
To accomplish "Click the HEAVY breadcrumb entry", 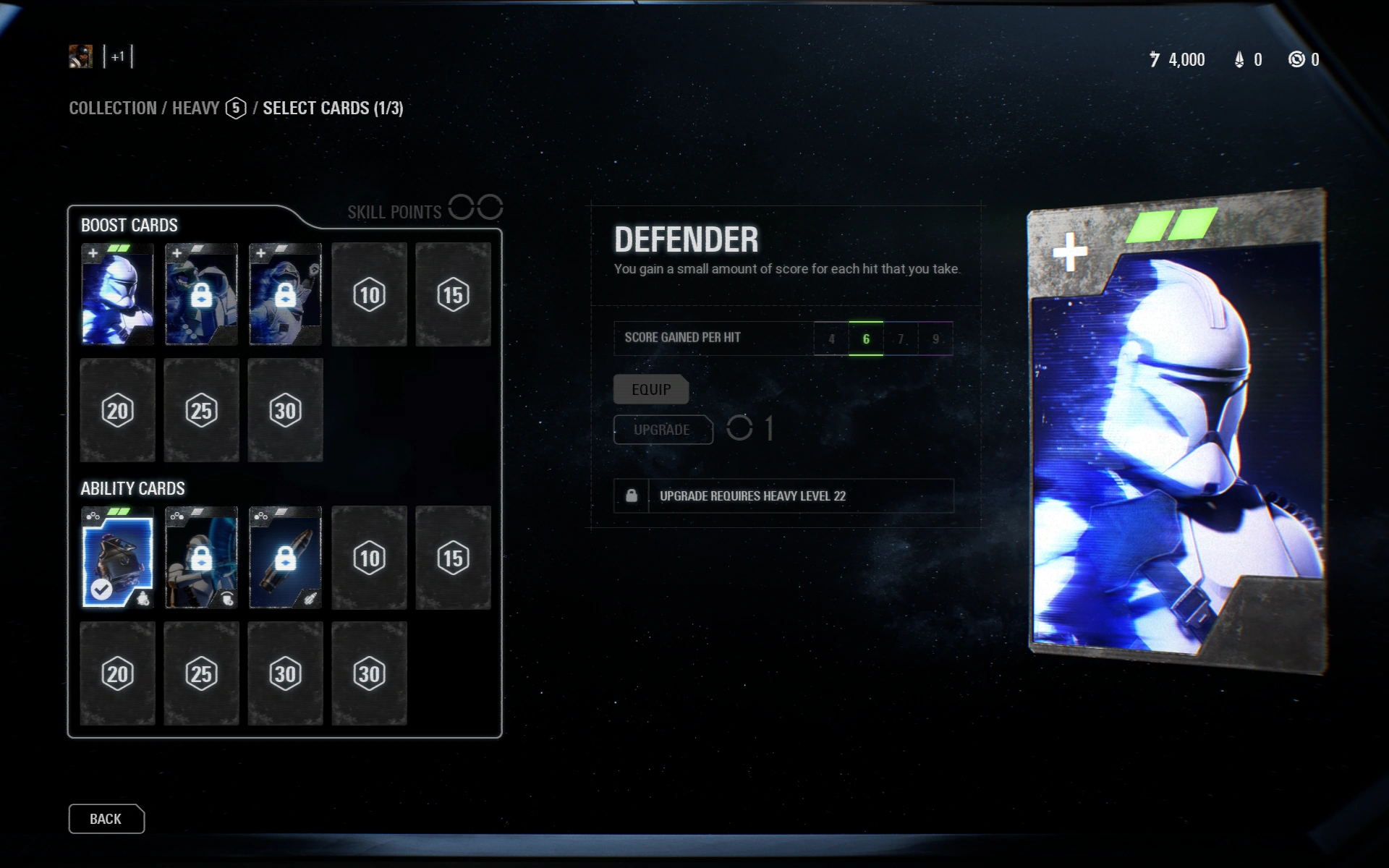I will [194, 109].
